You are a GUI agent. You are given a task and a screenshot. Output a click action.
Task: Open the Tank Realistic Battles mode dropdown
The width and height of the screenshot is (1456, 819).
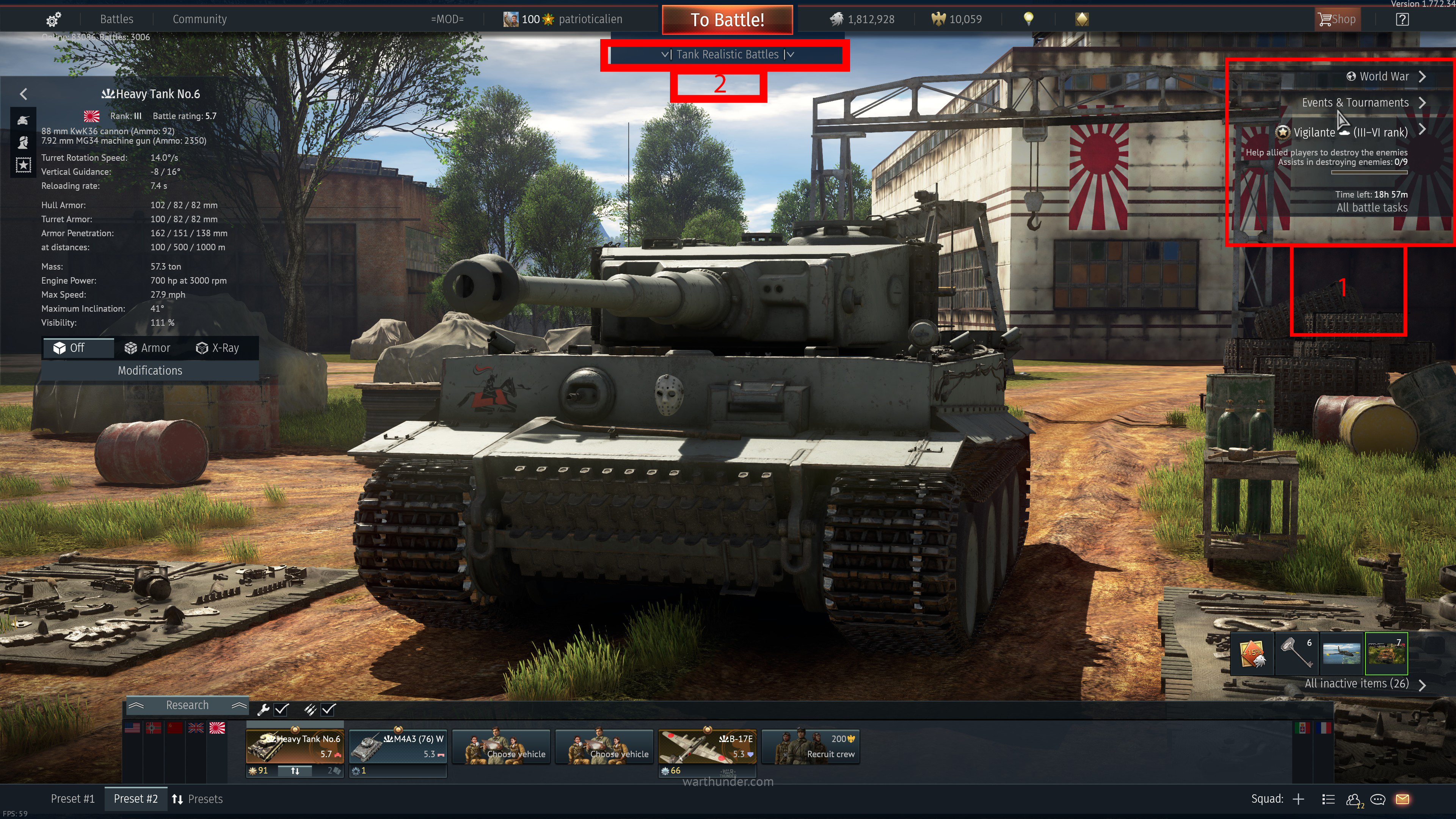pos(727,55)
